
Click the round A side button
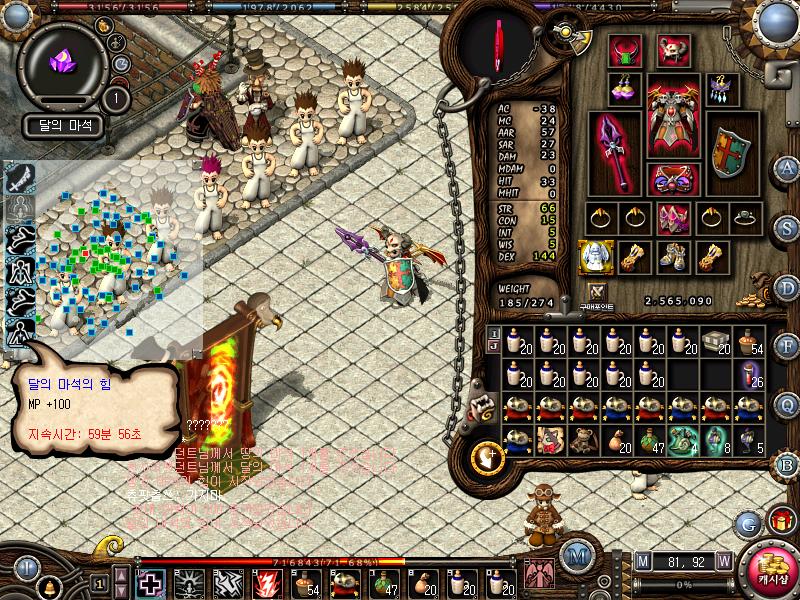pyautogui.click(x=786, y=167)
